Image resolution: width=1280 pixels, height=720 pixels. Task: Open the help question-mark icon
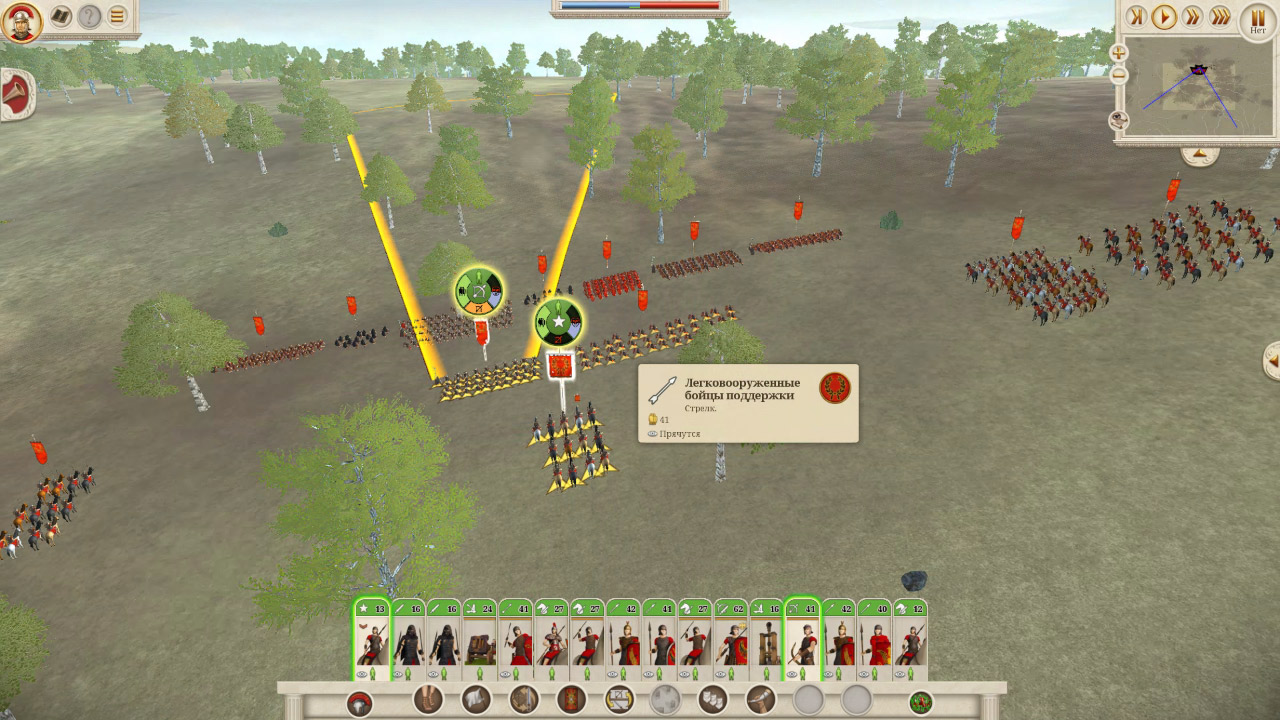[x=88, y=15]
